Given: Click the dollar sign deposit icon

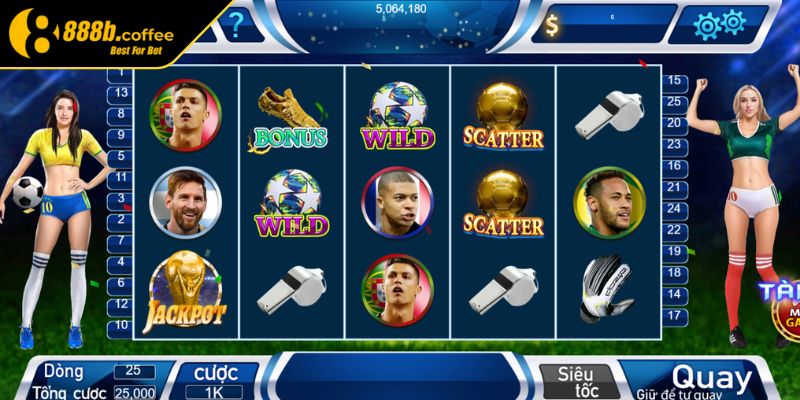Looking at the screenshot, I should point(553,26).
